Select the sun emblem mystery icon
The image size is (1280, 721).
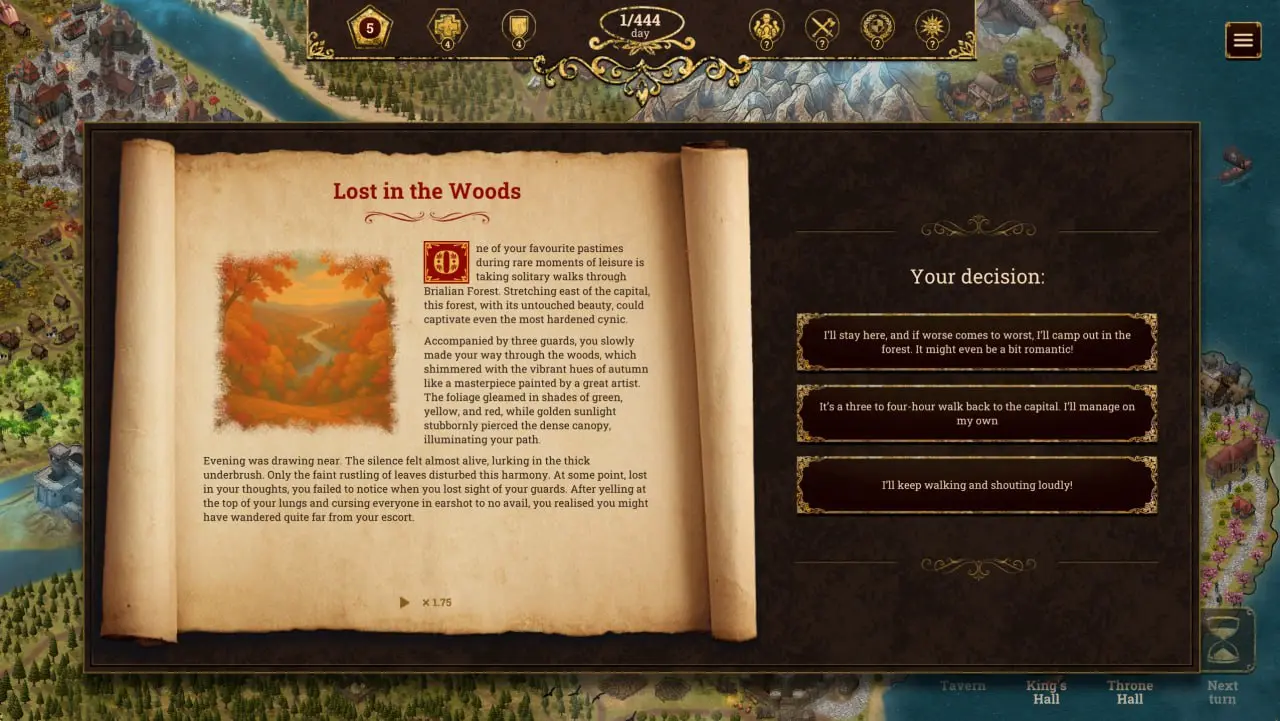(932, 27)
